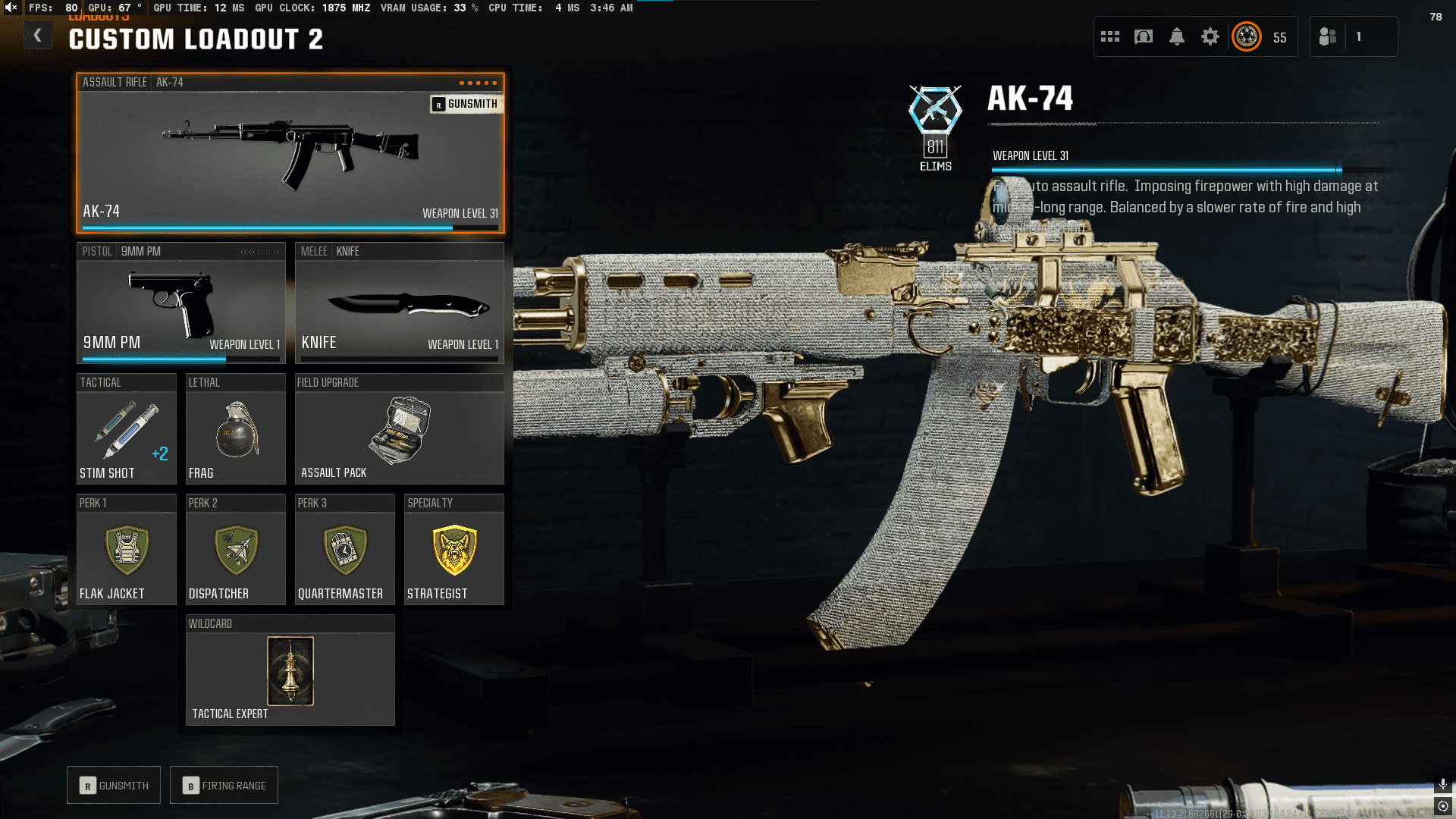Open the Strategist specialty slot

click(x=453, y=551)
